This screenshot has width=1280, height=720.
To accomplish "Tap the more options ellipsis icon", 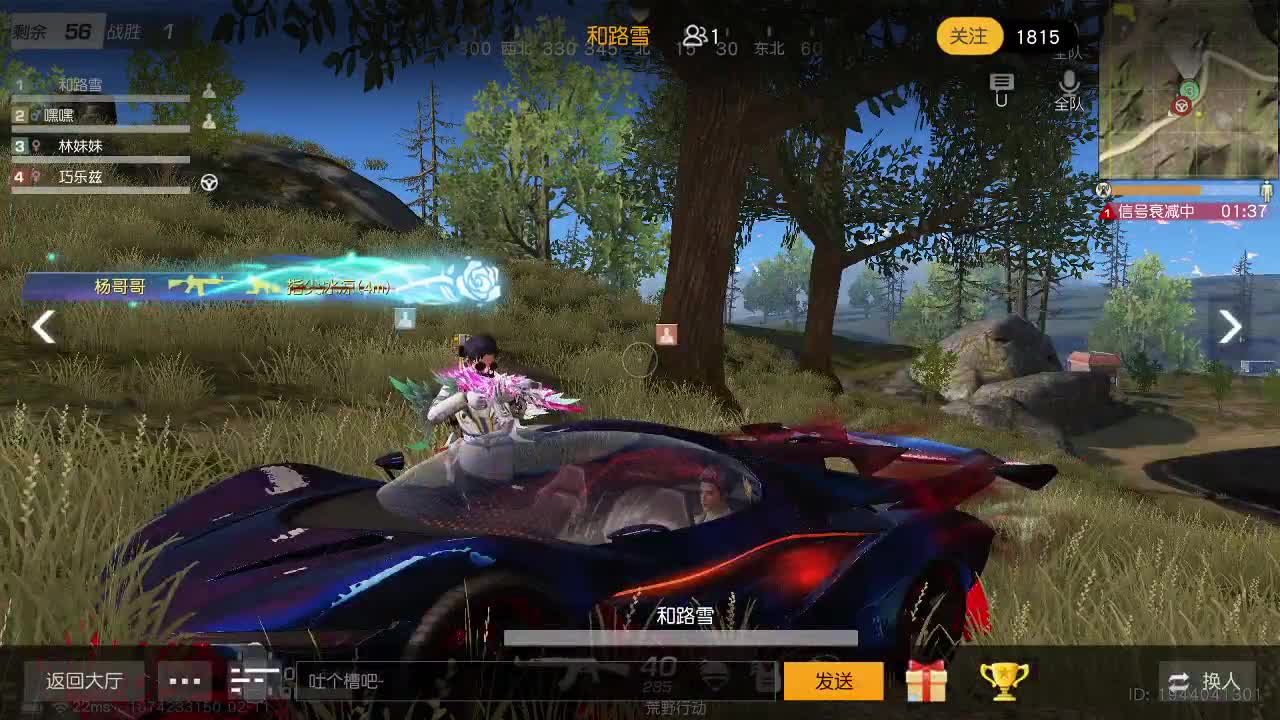I will pos(186,681).
